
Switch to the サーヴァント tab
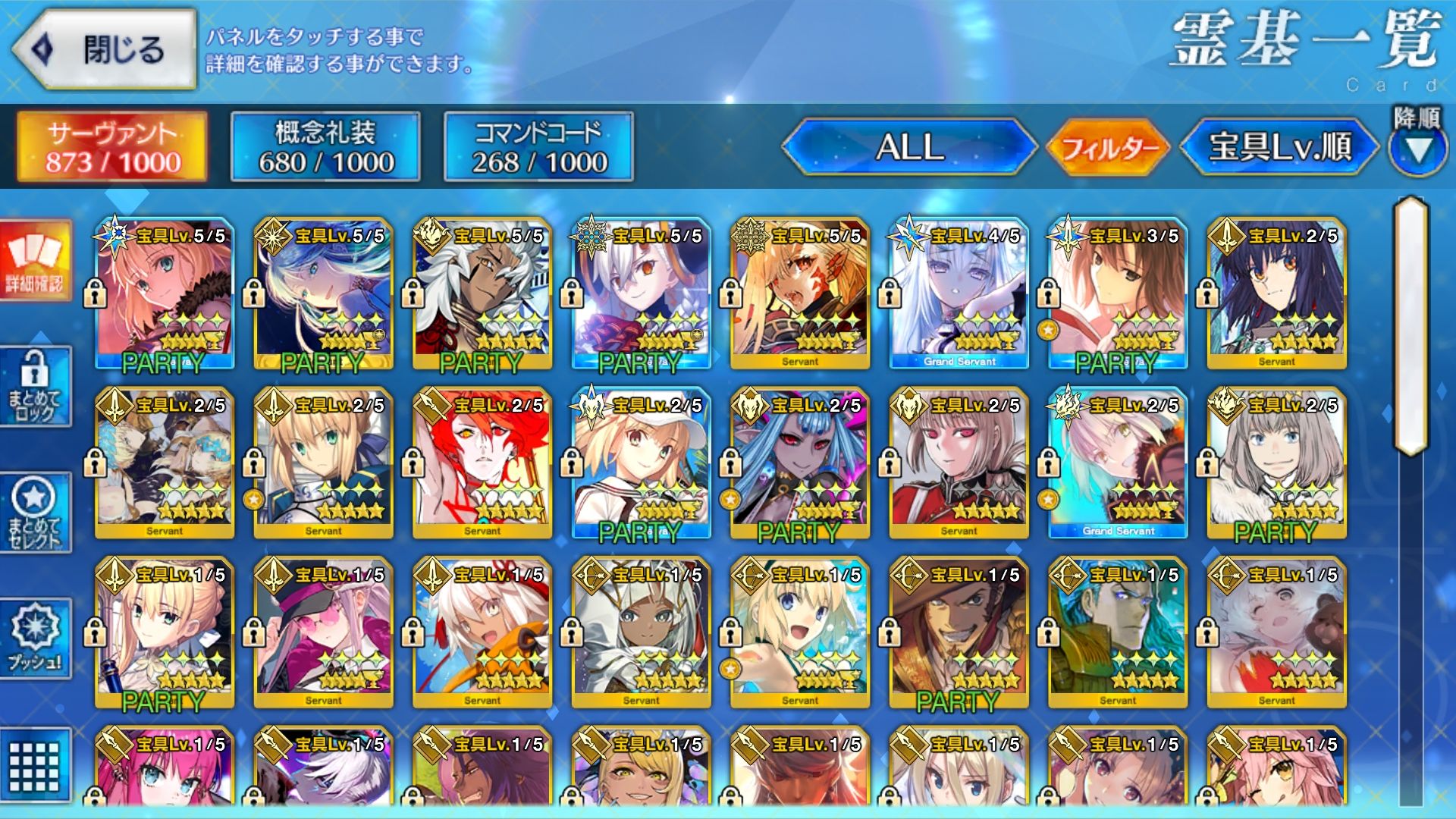[x=112, y=147]
